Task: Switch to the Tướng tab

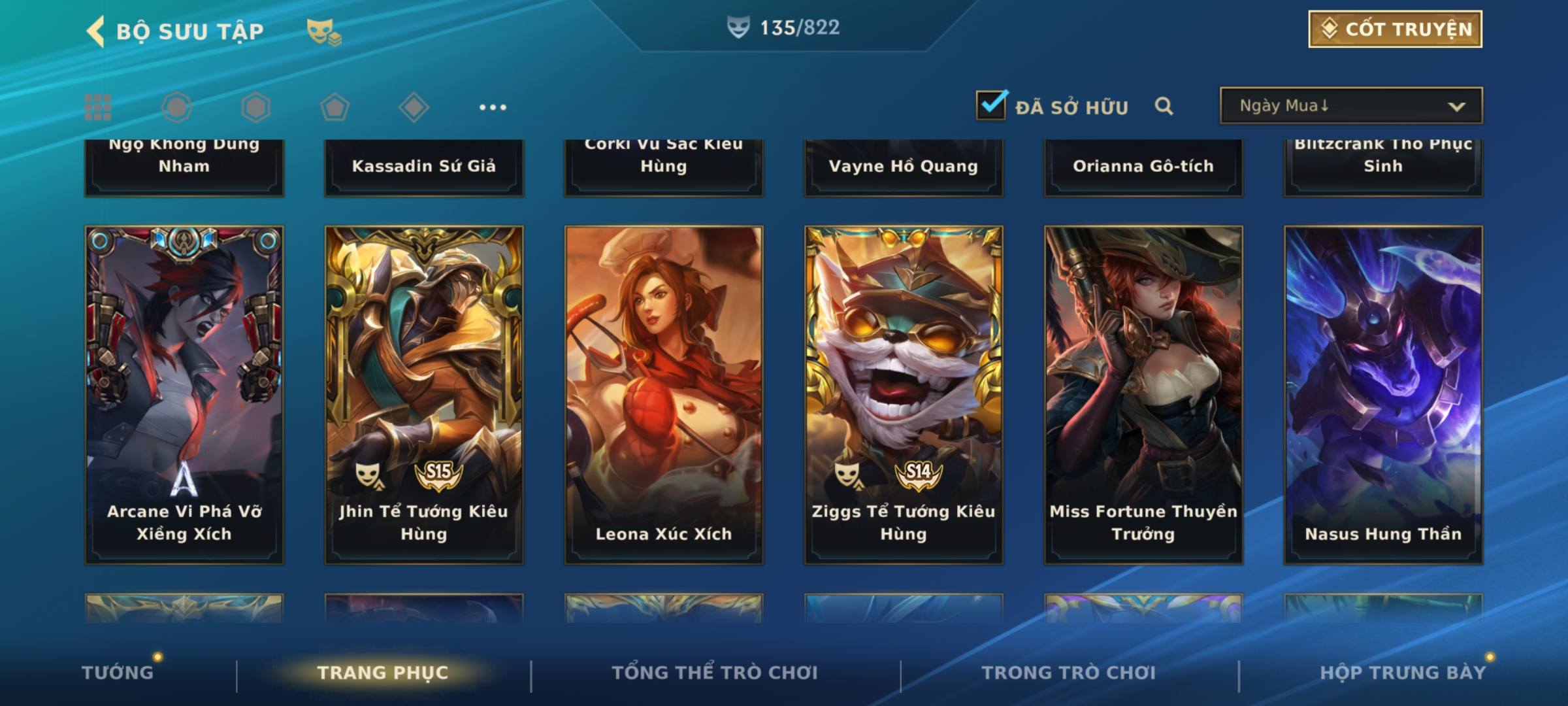Action: (118, 672)
